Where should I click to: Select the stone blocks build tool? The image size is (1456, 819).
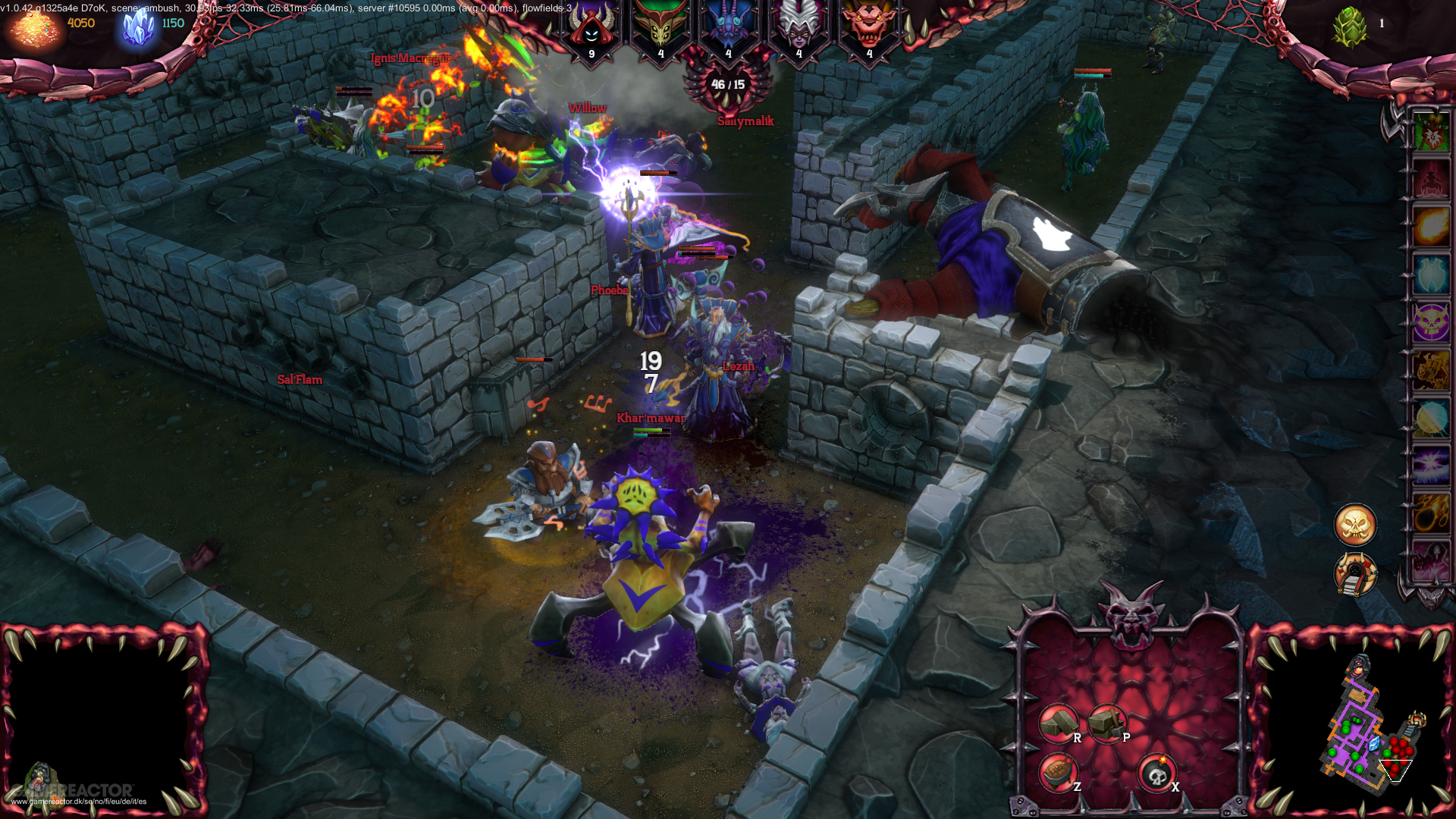click(x=1058, y=723)
